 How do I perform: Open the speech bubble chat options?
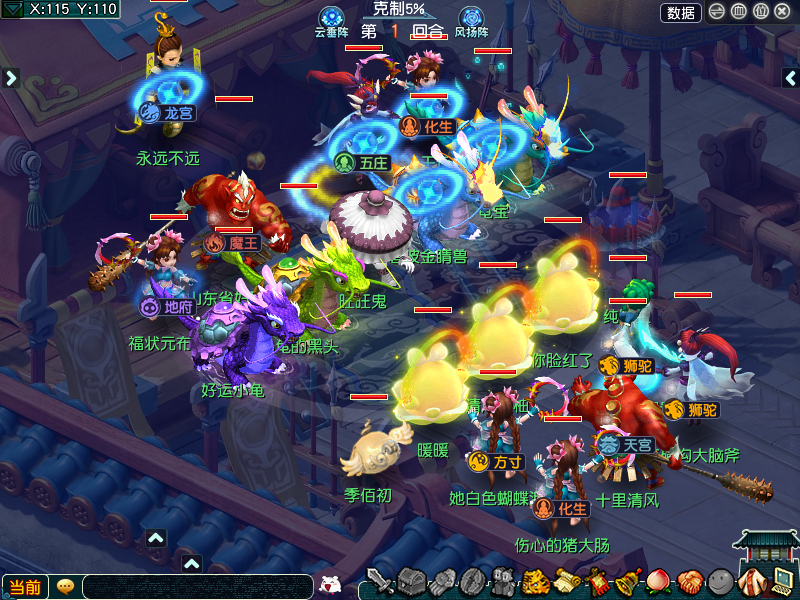pos(65,587)
